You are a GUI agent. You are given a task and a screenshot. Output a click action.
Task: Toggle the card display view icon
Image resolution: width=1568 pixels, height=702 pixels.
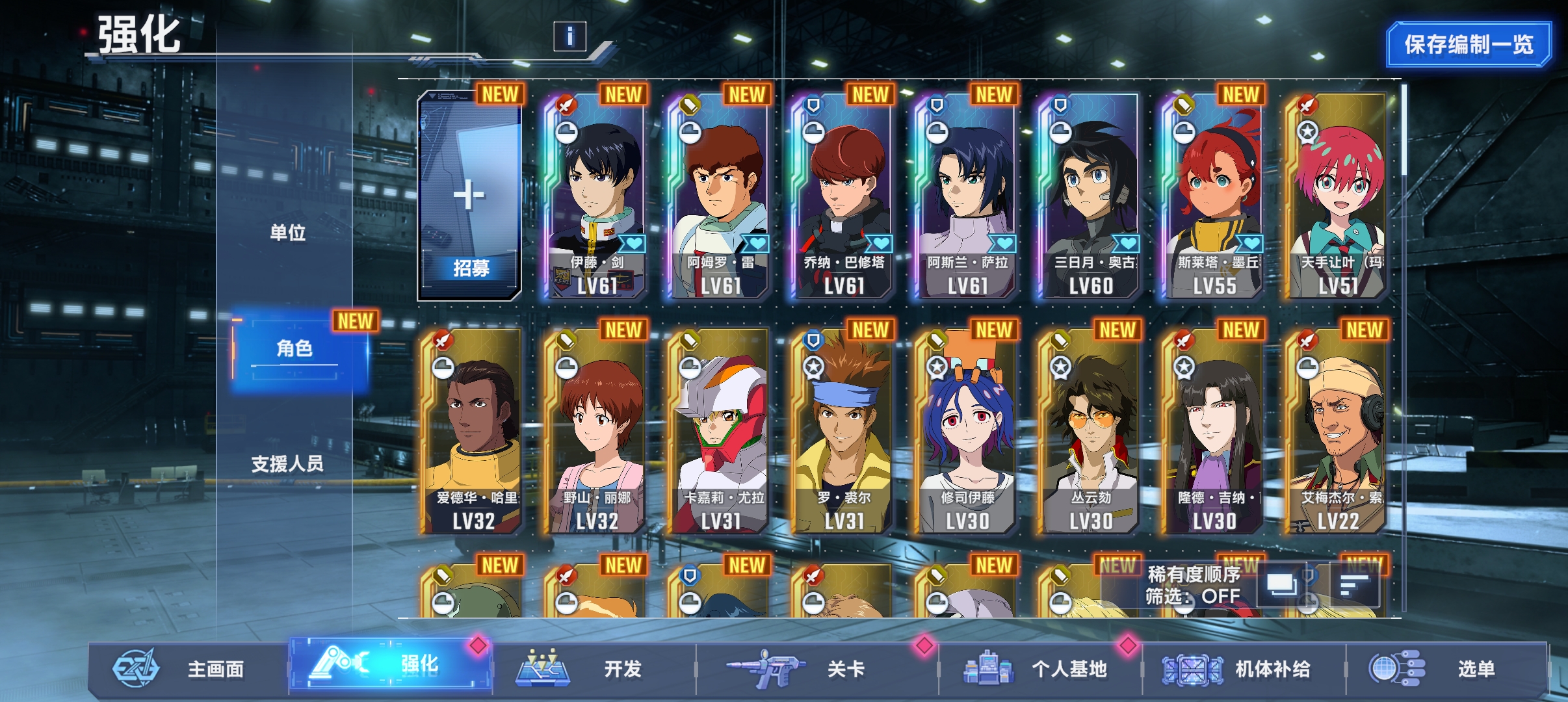click(1281, 584)
